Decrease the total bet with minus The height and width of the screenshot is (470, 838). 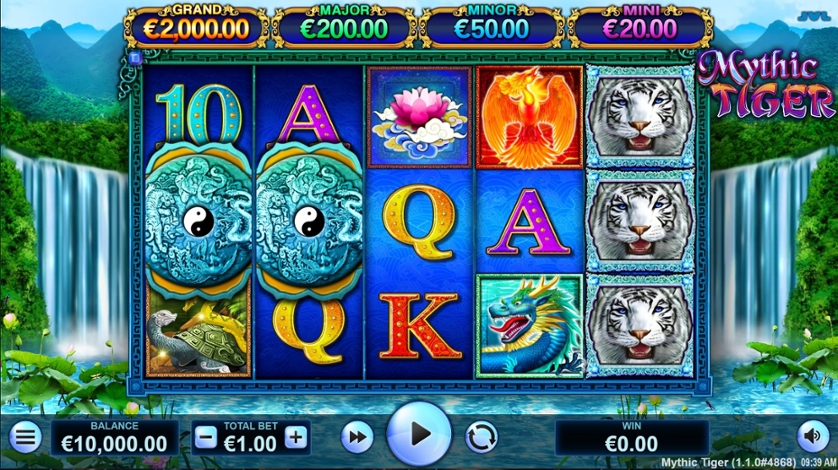[x=205, y=437]
